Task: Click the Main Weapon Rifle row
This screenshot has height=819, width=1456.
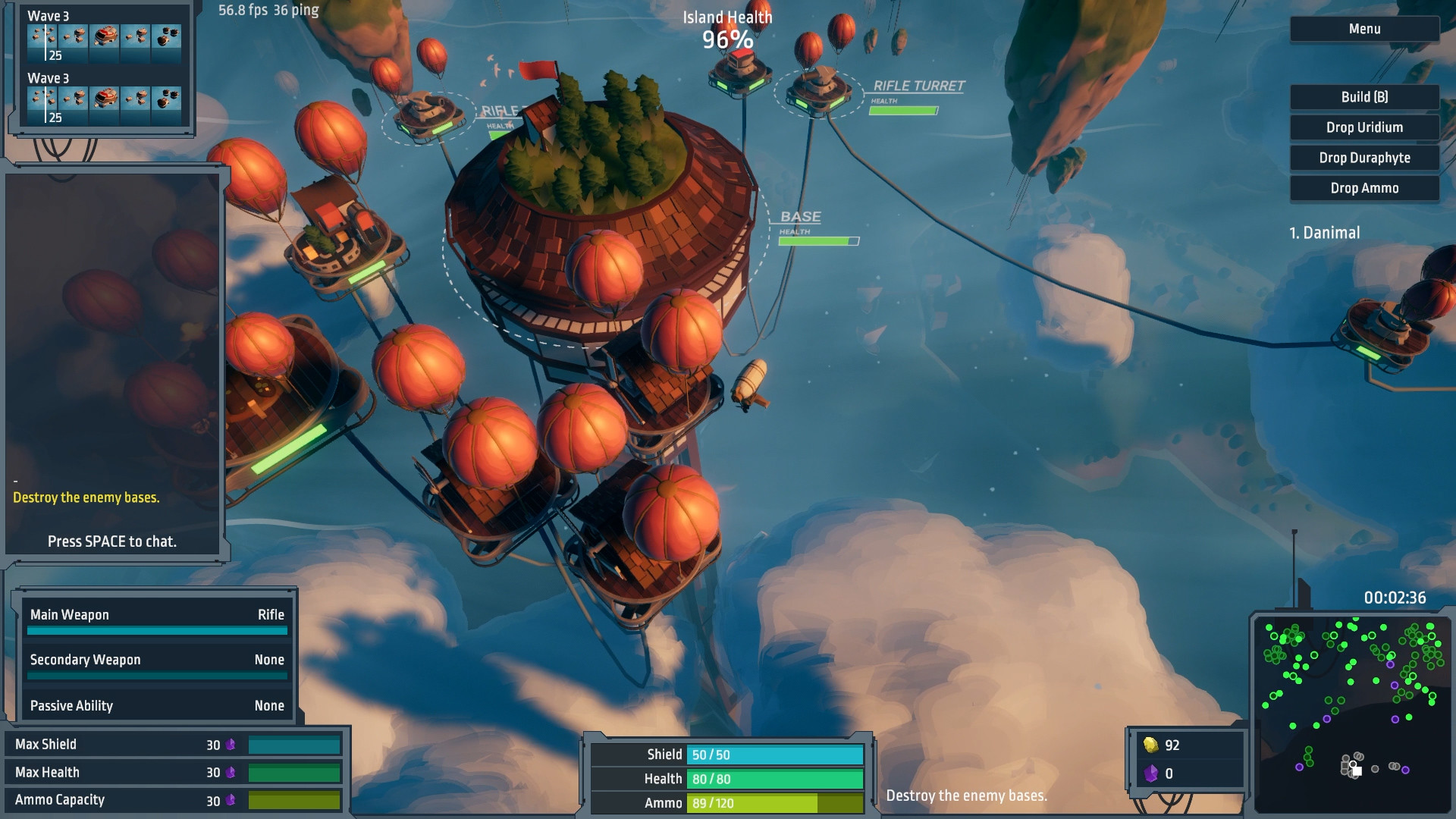Action: 156,615
